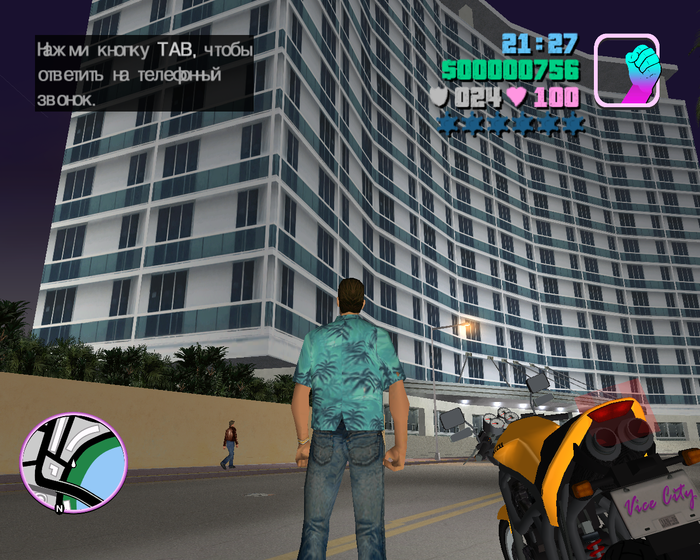Viewport: 700px width, 560px height.
Task: Select the fist weapon icon
Action: (627, 70)
